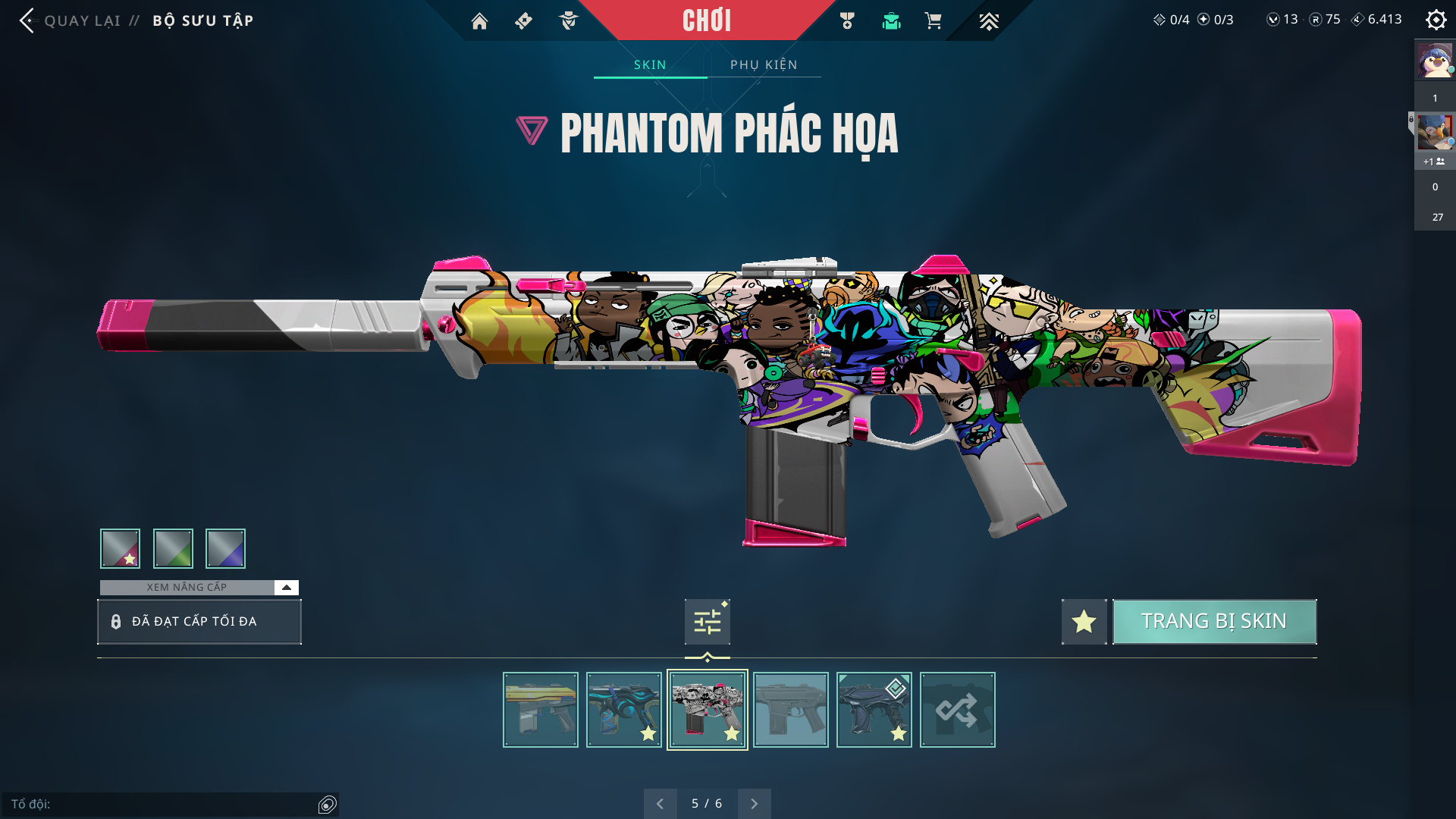1456x819 pixels.
Task: Go to the next skin page
Action: [754, 804]
